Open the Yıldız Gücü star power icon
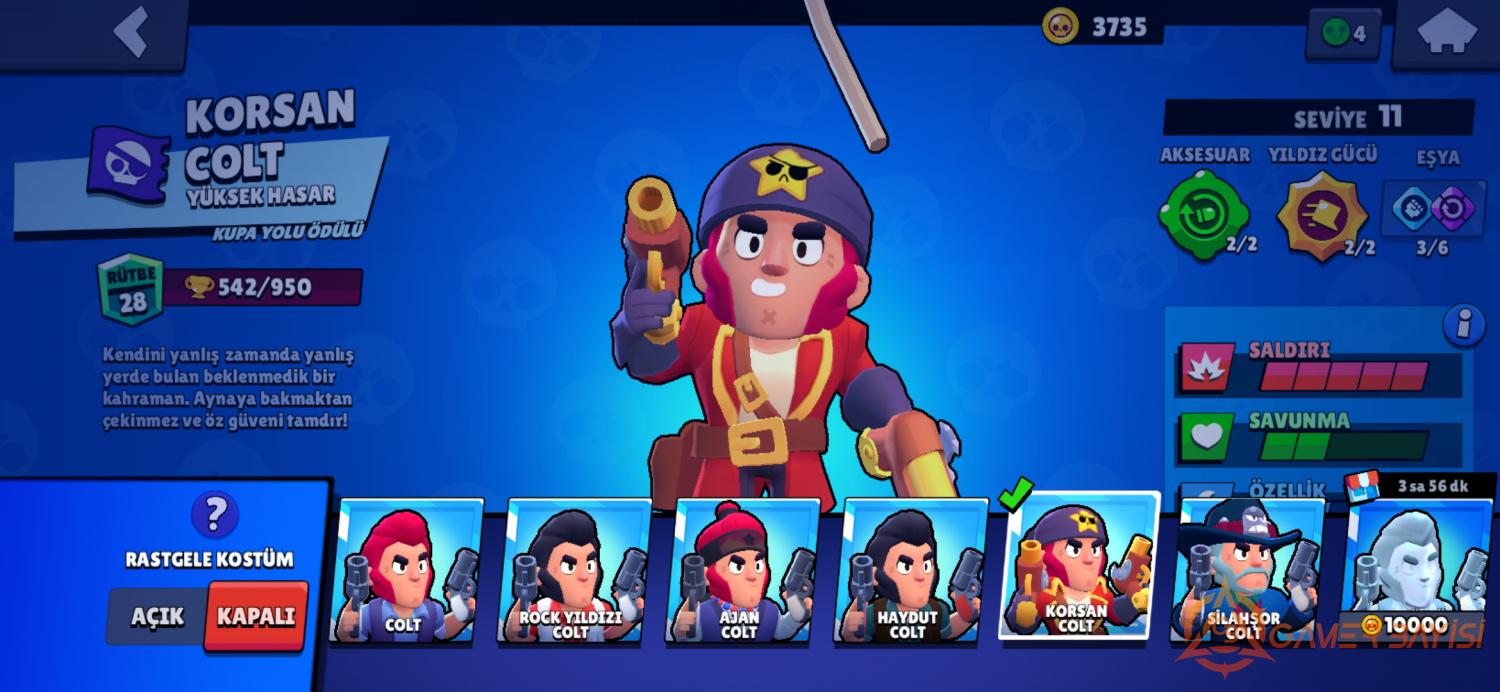This screenshot has width=1500, height=692. tap(1322, 214)
